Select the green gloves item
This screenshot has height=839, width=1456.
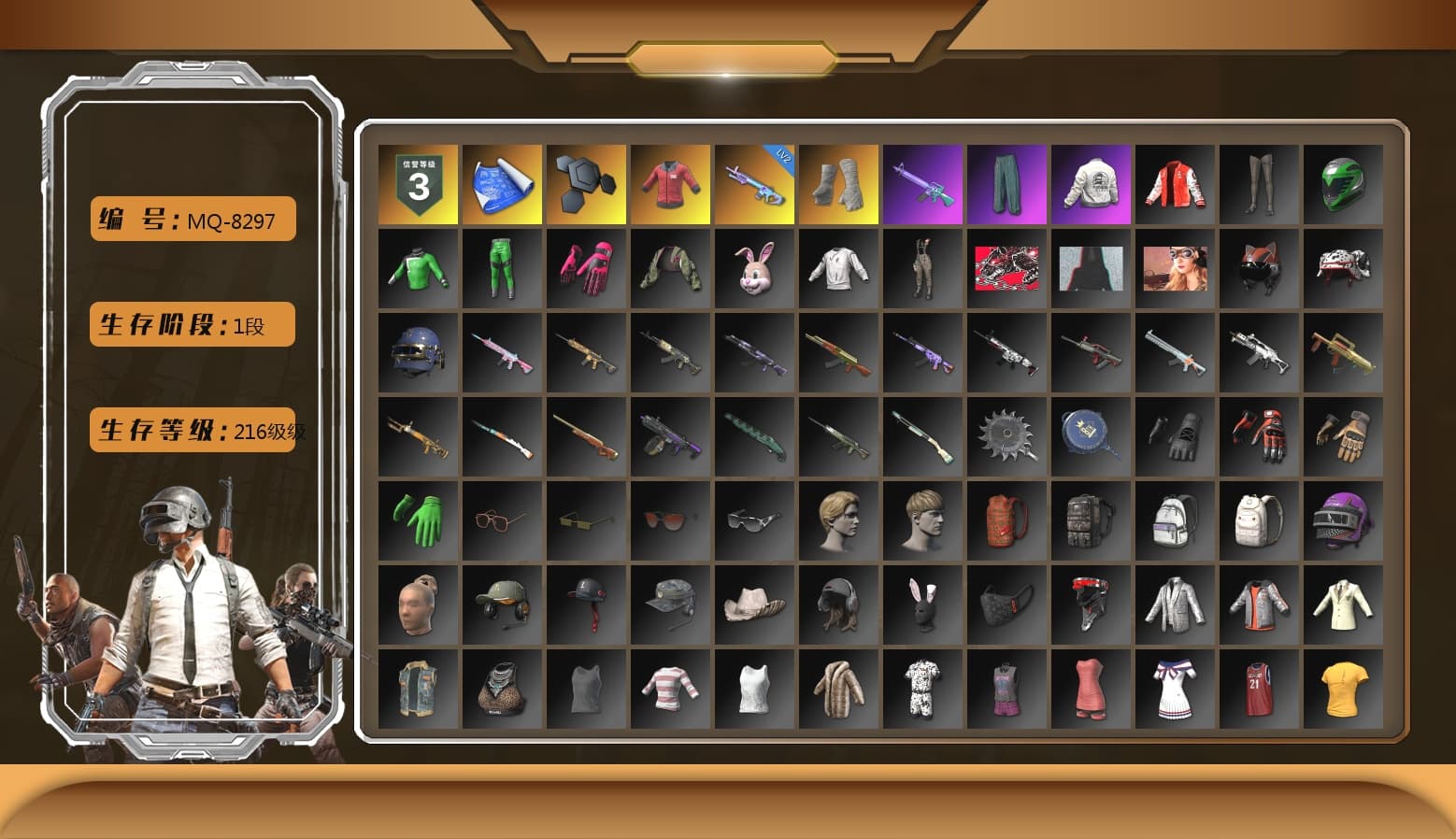click(x=418, y=520)
